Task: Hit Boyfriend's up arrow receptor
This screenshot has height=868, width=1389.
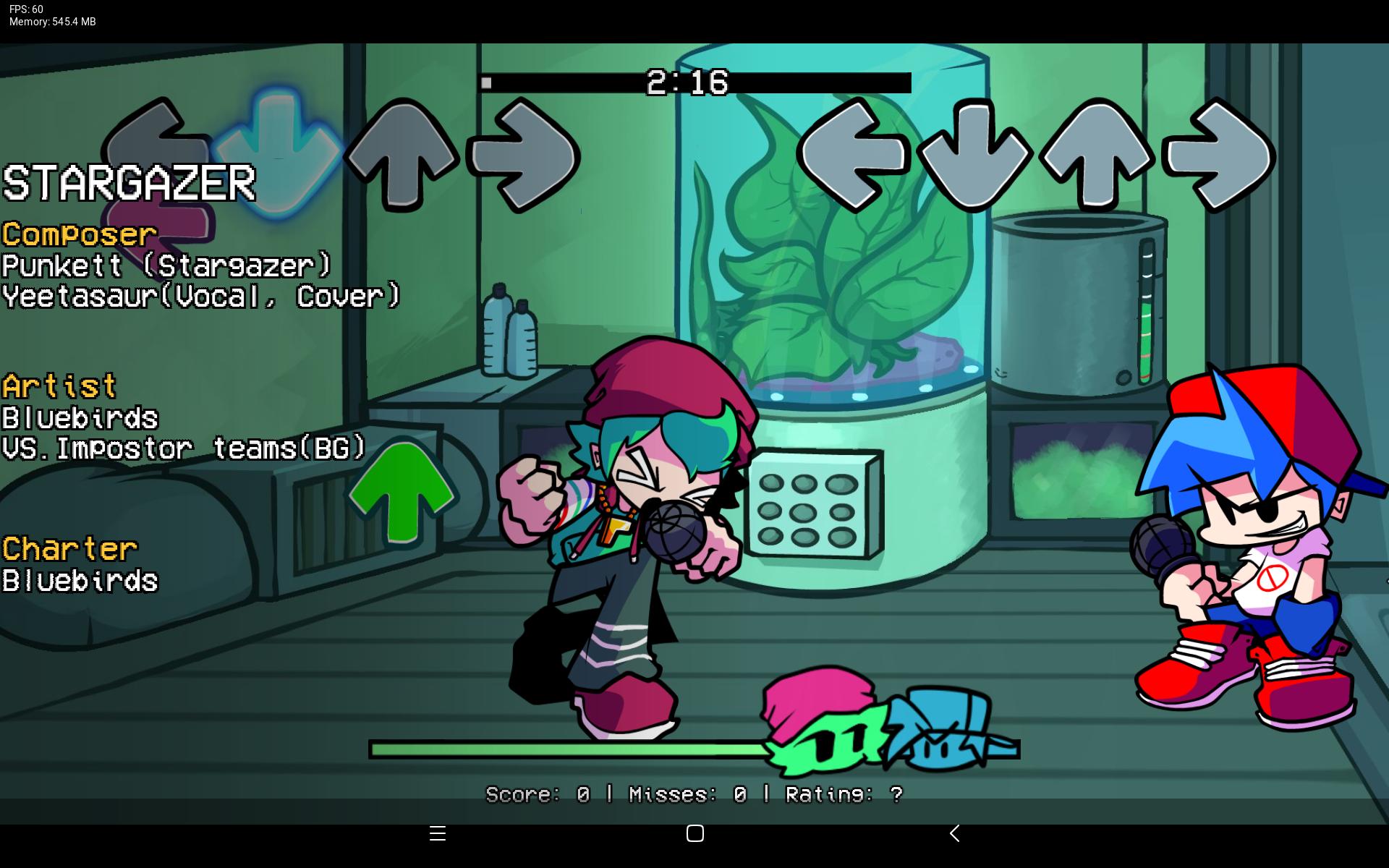Action: (x=1097, y=155)
